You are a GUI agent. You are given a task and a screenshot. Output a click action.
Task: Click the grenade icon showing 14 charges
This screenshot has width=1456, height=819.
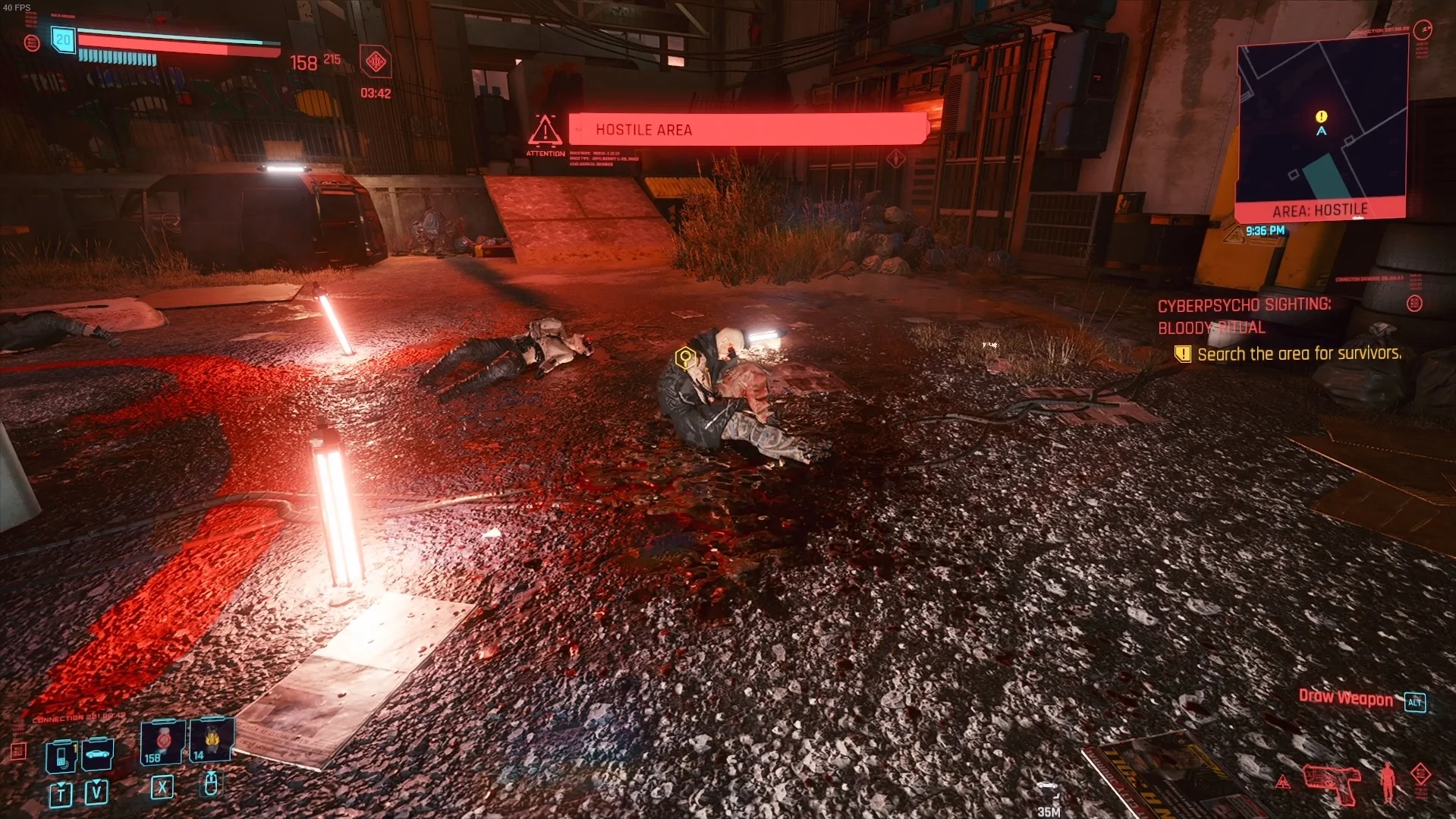tap(211, 740)
